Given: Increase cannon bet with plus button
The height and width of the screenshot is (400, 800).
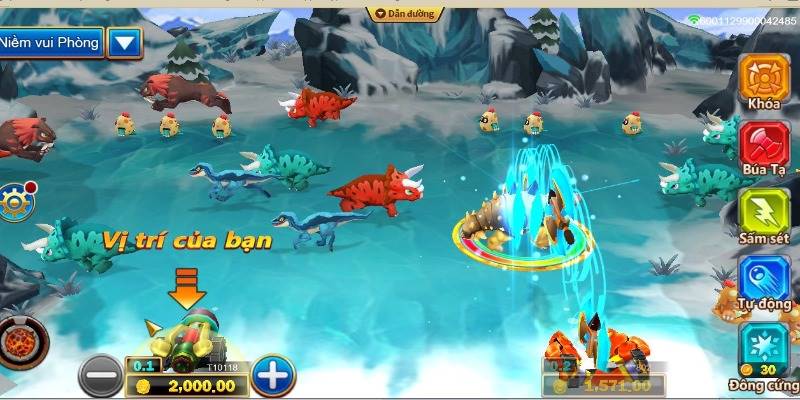Looking at the screenshot, I should coord(273,376).
